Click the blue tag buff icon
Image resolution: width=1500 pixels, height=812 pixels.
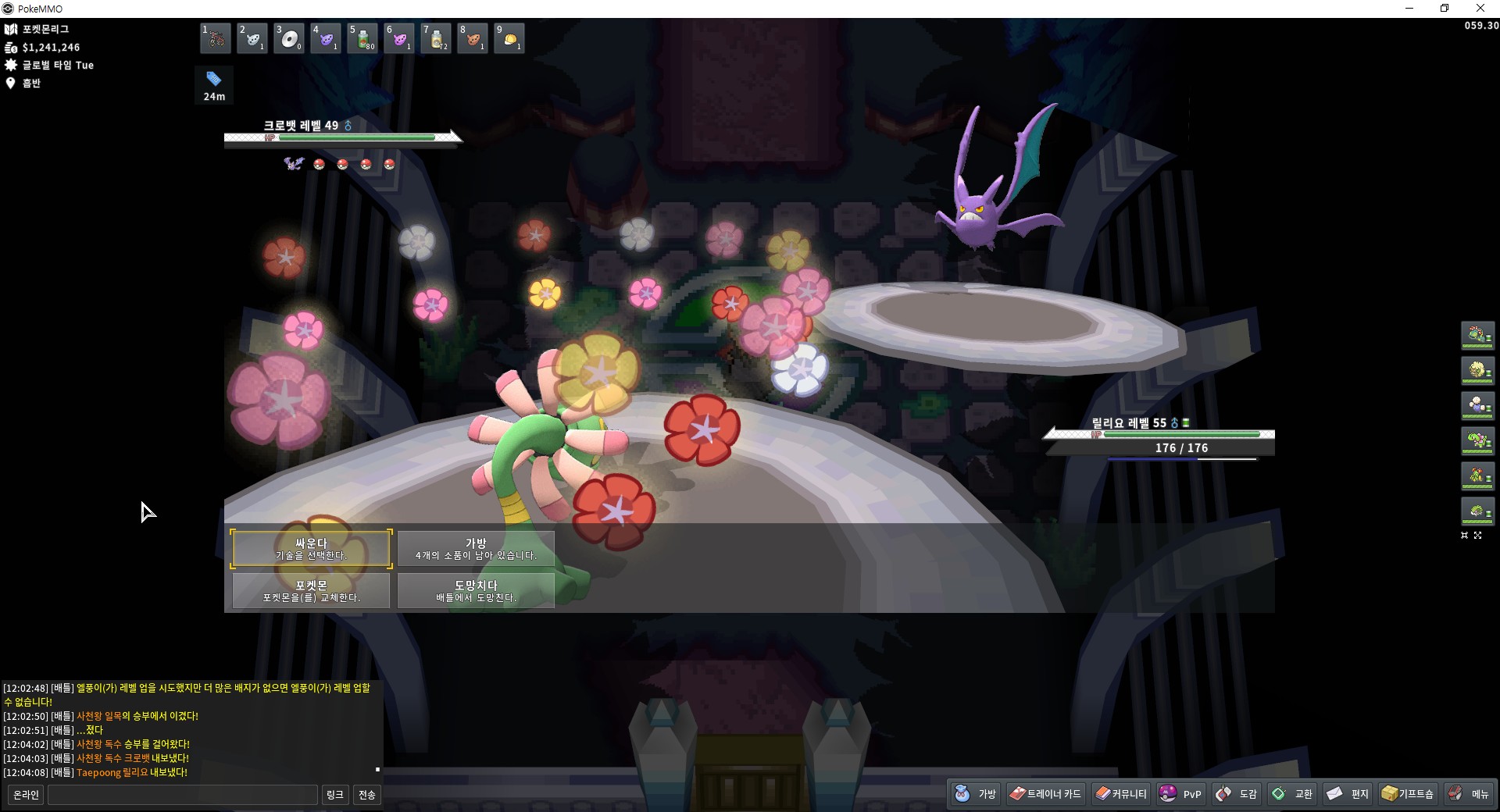213,79
